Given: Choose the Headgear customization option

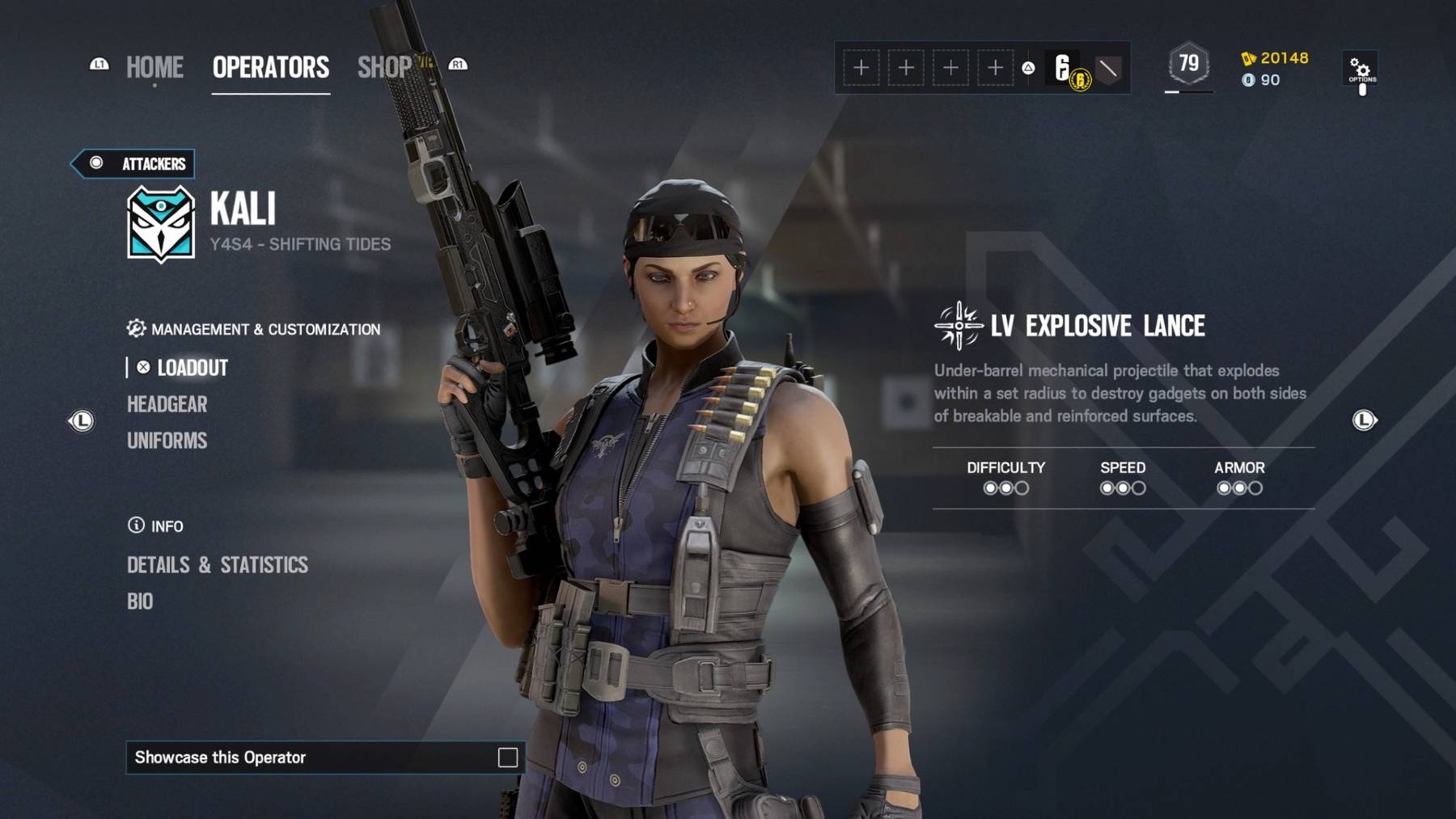Looking at the screenshot, I should click(167, 404).
